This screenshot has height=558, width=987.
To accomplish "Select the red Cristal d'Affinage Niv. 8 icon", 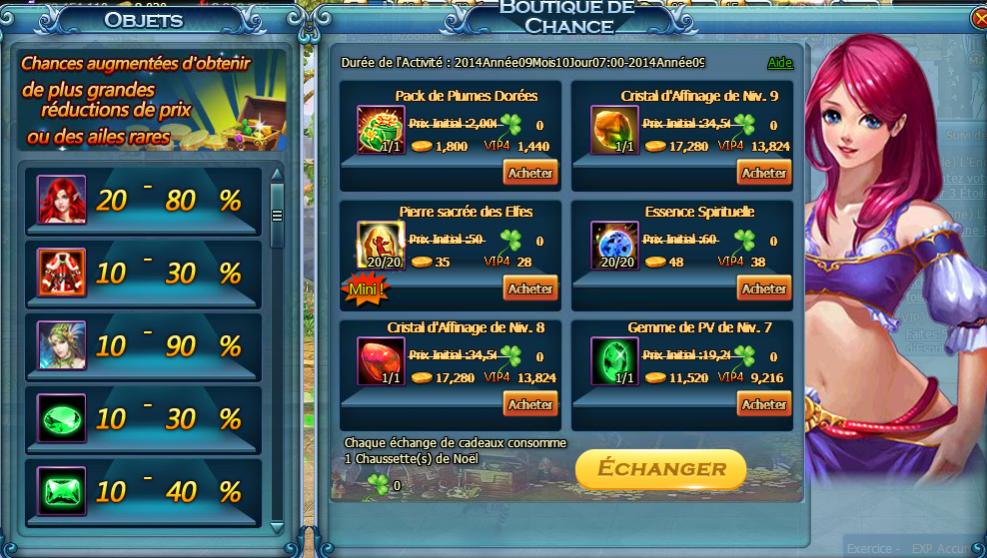I will pyautogui.click(x=381, y=361).
